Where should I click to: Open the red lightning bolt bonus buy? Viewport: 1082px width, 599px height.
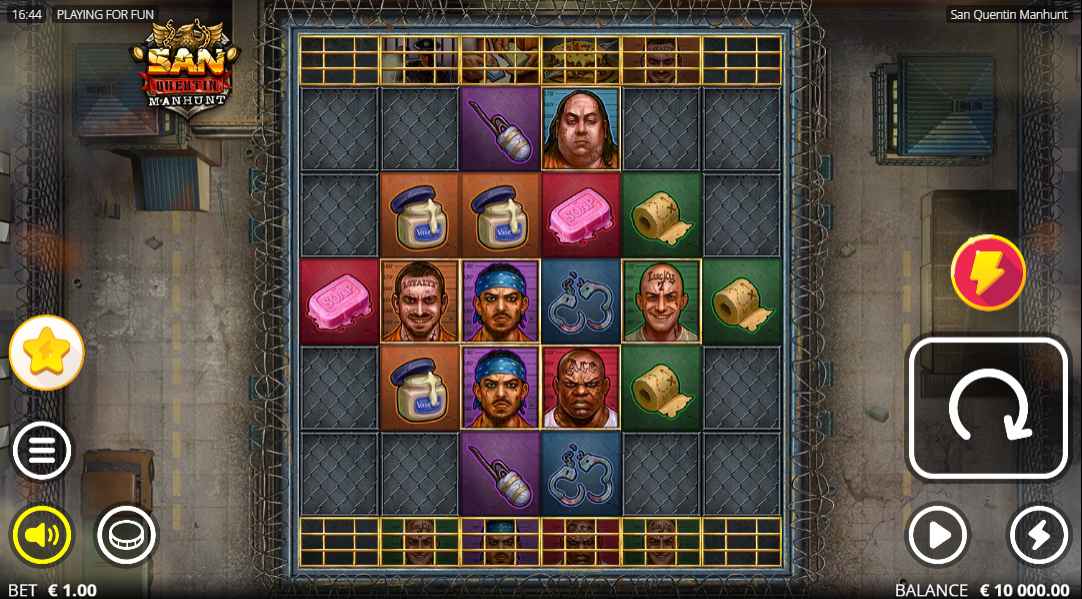click(x=988, y=272)
